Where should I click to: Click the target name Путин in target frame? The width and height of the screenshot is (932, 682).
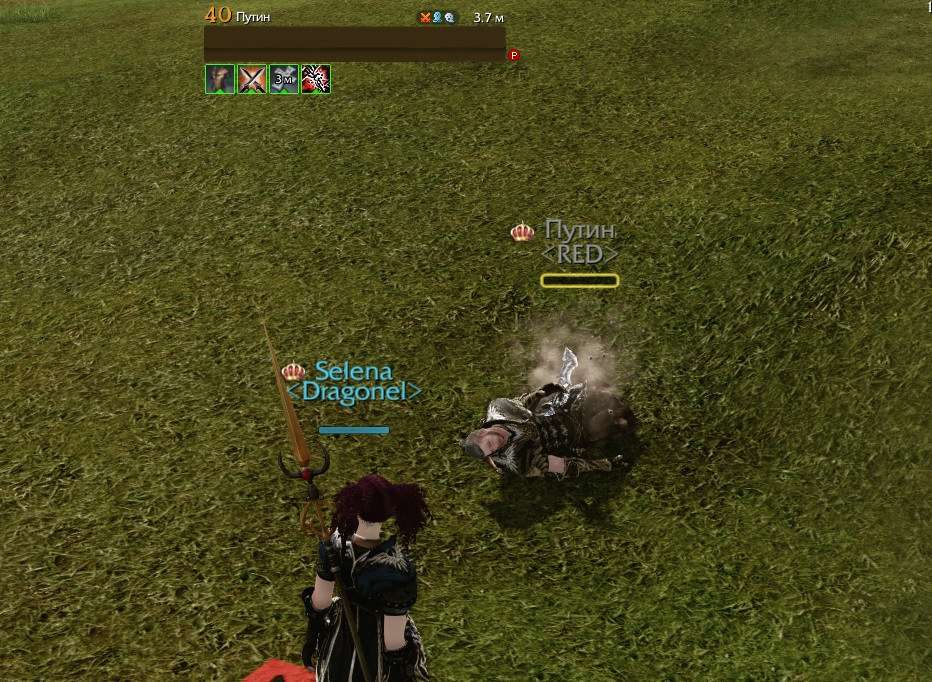click(x=254, y=17)
